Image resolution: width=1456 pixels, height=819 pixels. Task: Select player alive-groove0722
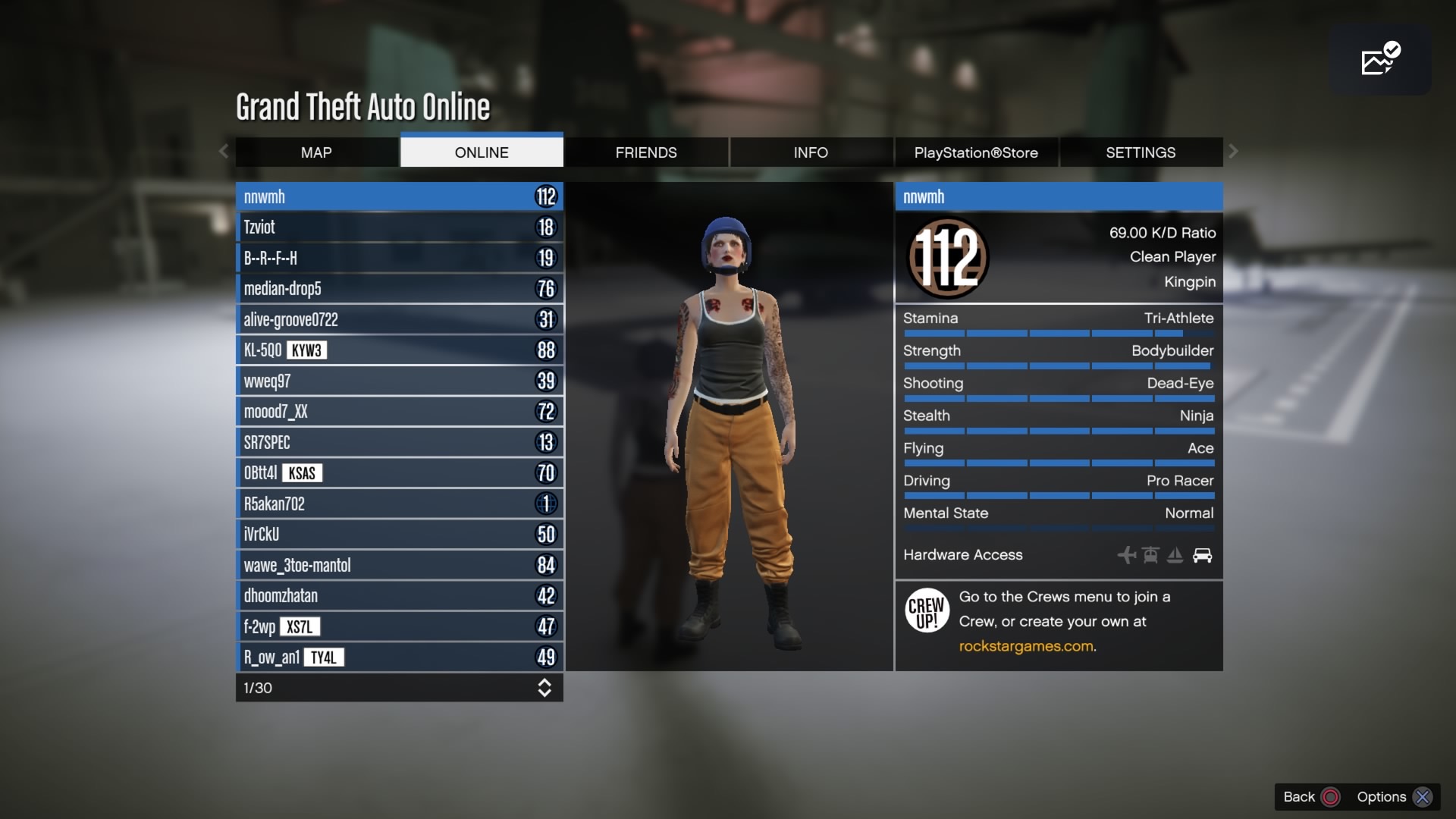(399, 319)
